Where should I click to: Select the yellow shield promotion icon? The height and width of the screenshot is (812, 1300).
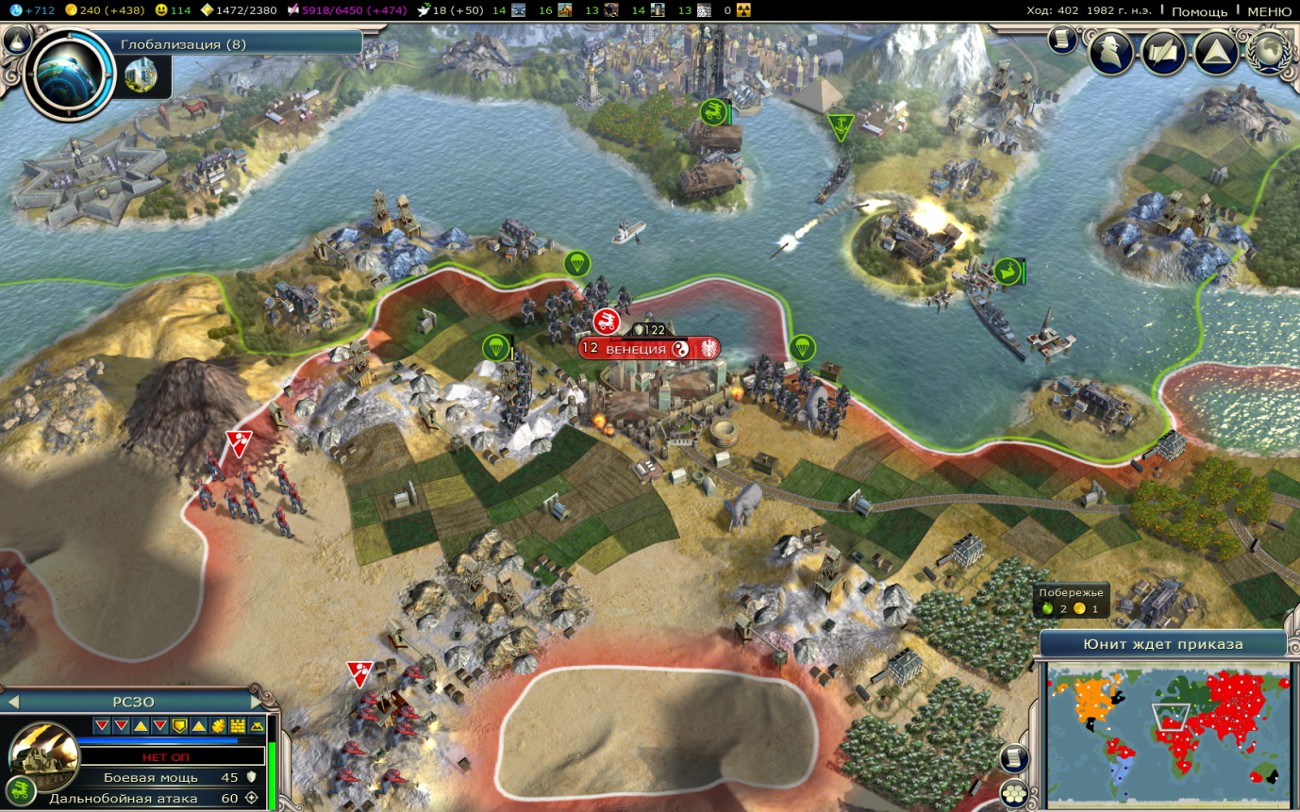point(179,725)
